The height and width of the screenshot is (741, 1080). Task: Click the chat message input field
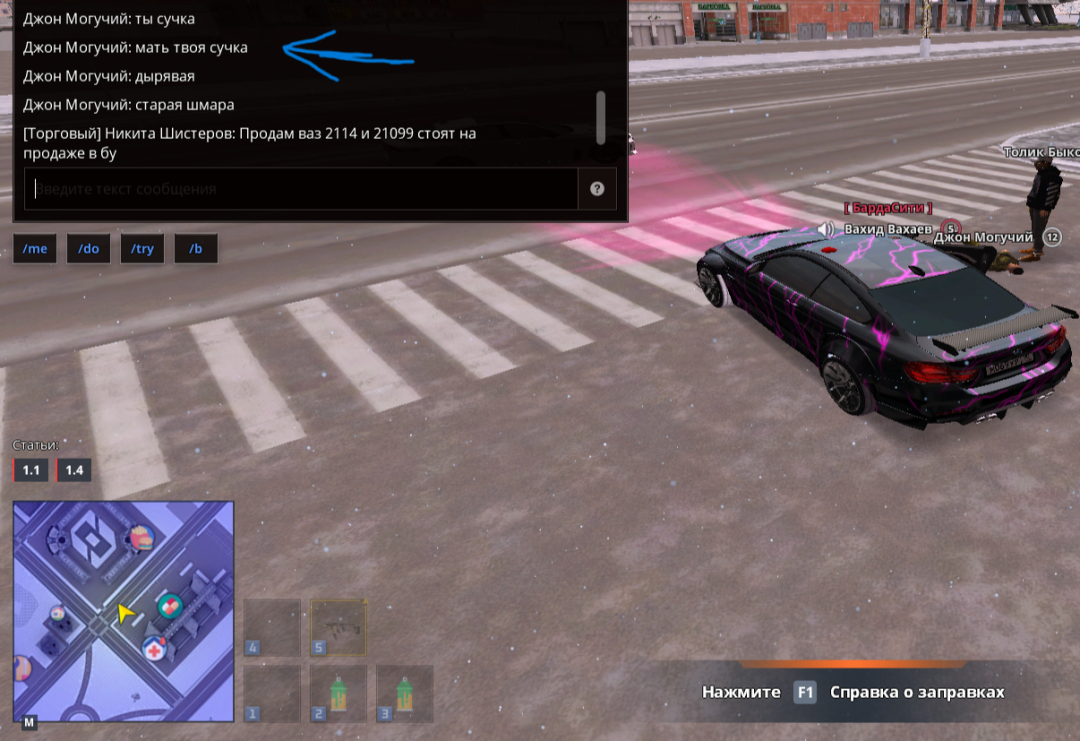tap(300, 189)
